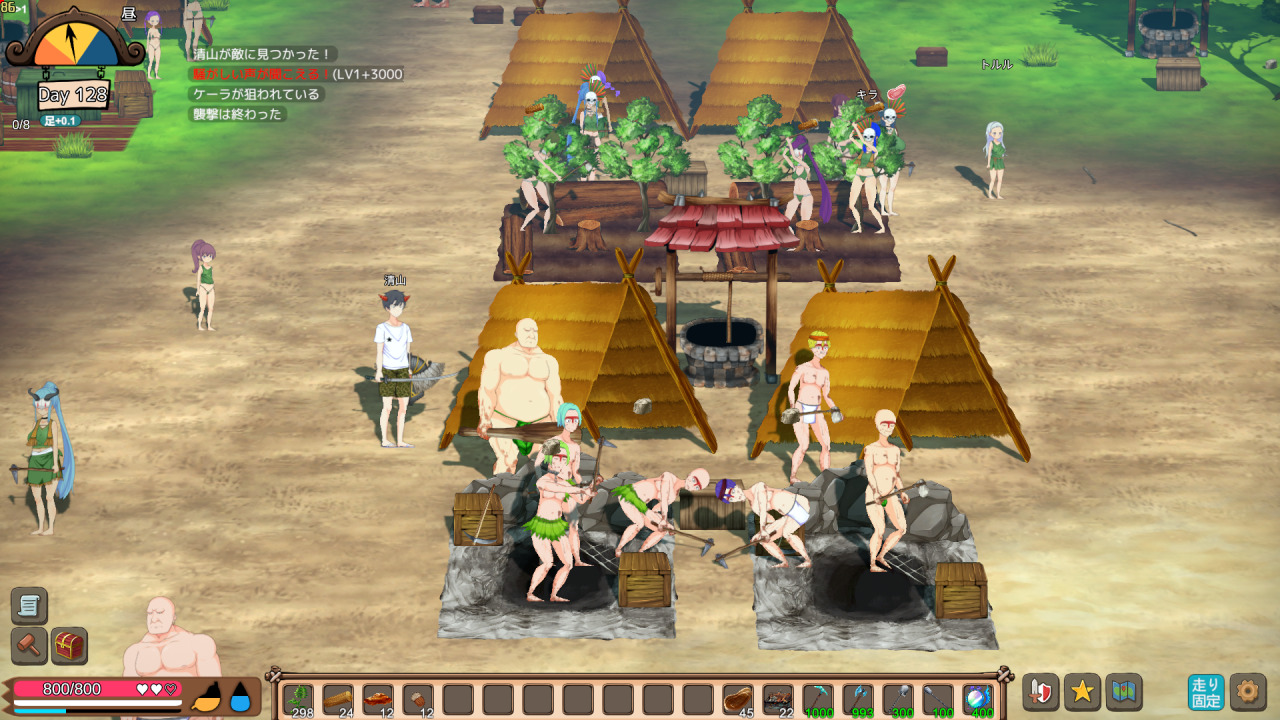The height and width of the screenshot is (720, 1280).
Task: Open the world map
Action: 1123,692
